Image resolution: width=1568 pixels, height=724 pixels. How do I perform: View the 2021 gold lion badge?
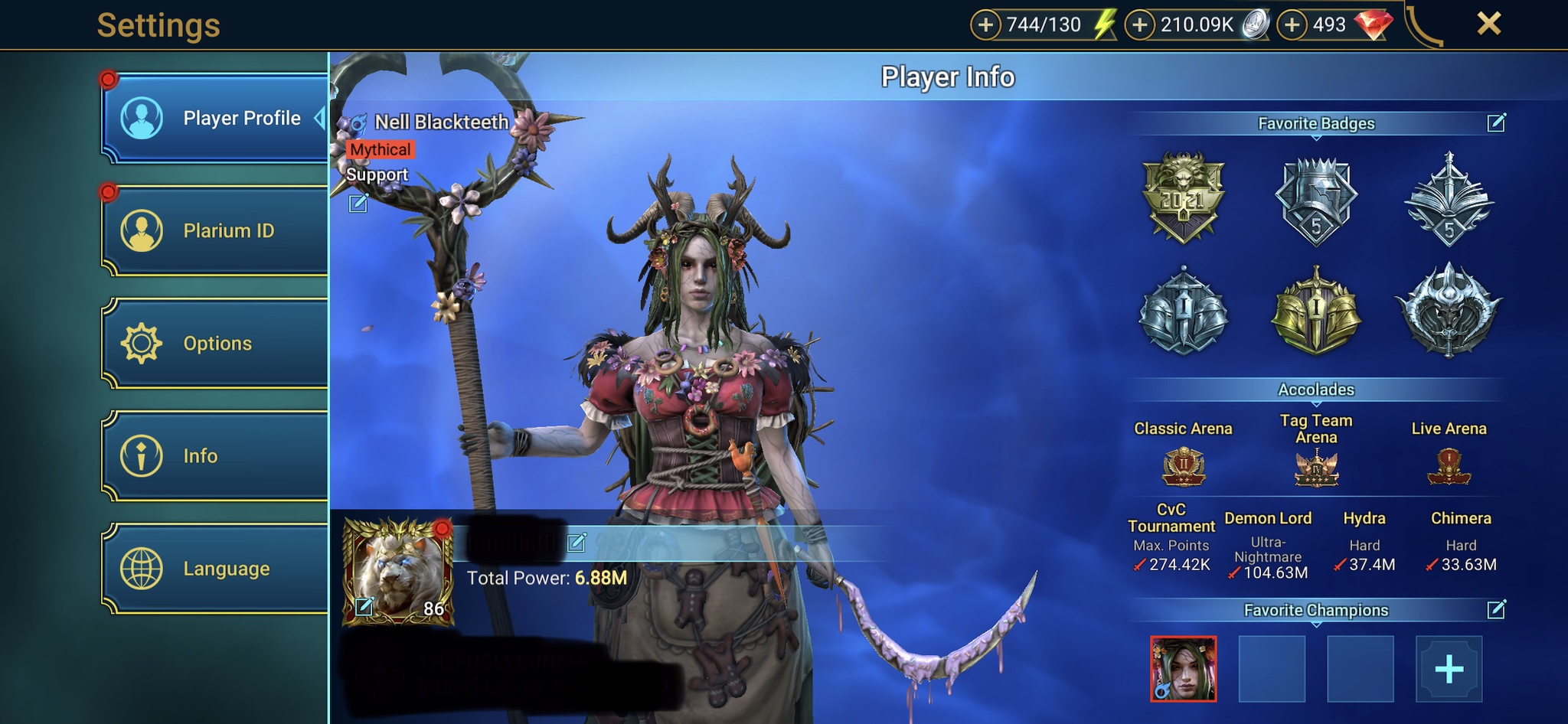point(1183,198)
